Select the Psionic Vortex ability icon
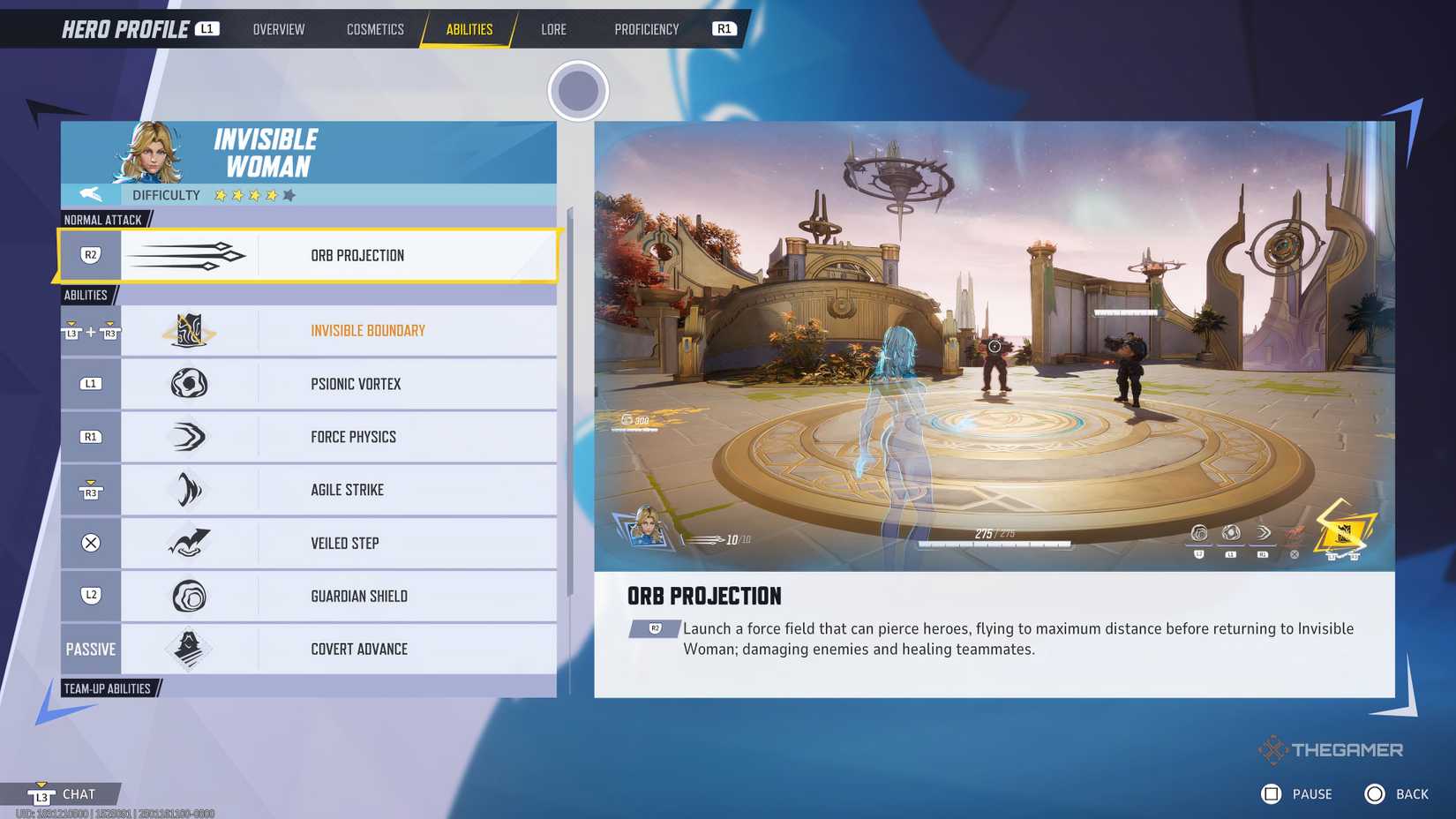This screenshot has width=1456, height=819. (191, 383)
